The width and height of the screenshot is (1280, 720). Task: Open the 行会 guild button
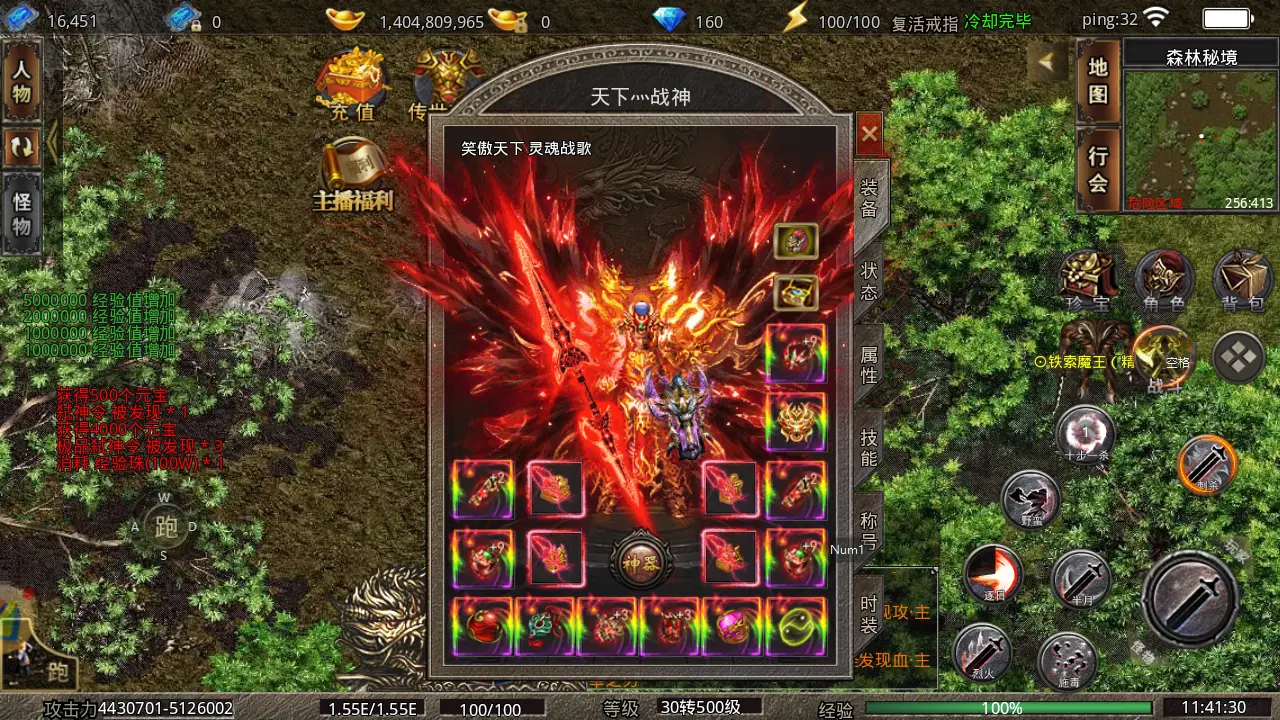[x=1098, y=169]
